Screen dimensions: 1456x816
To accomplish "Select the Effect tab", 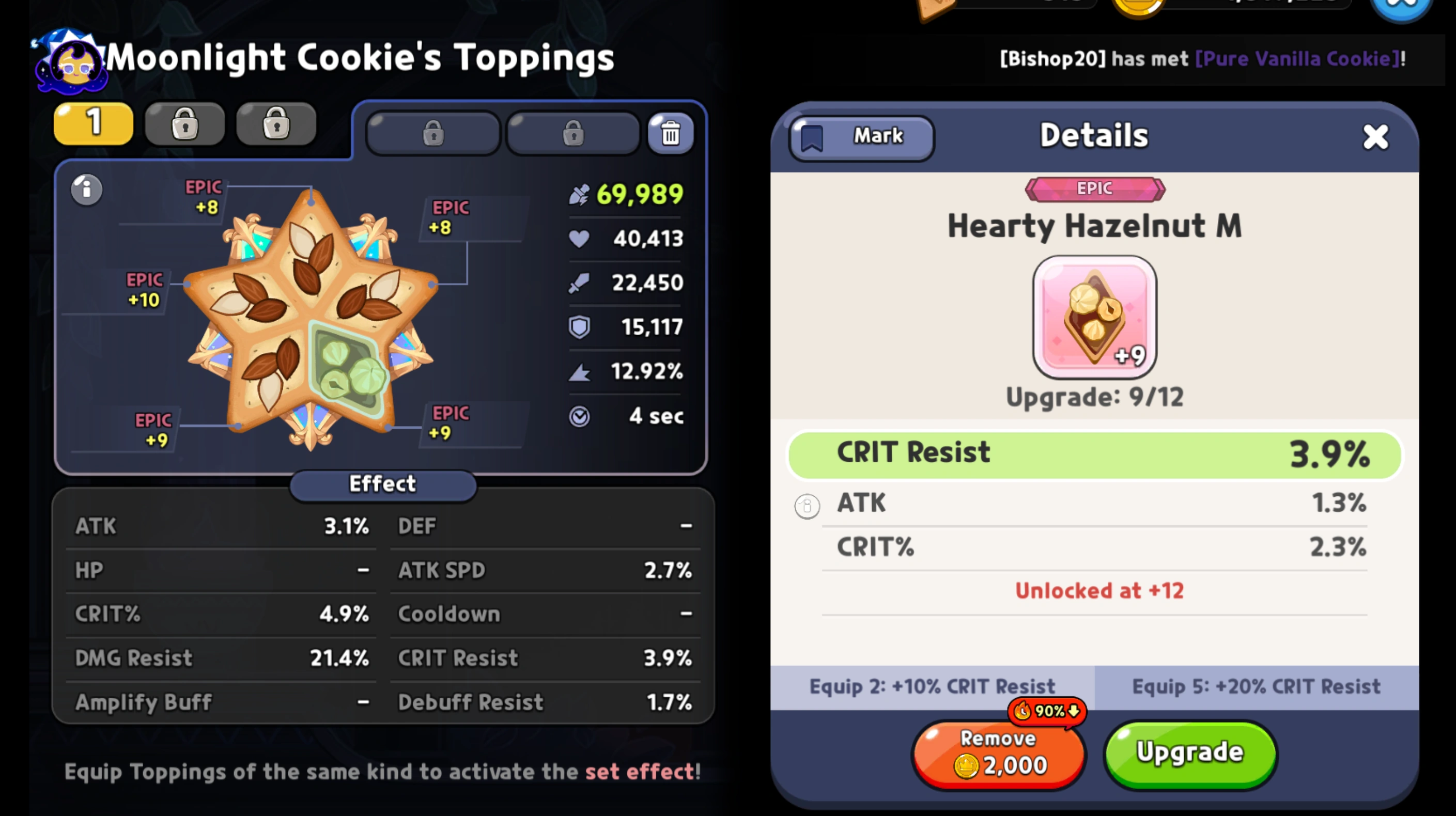I will 382,484.
